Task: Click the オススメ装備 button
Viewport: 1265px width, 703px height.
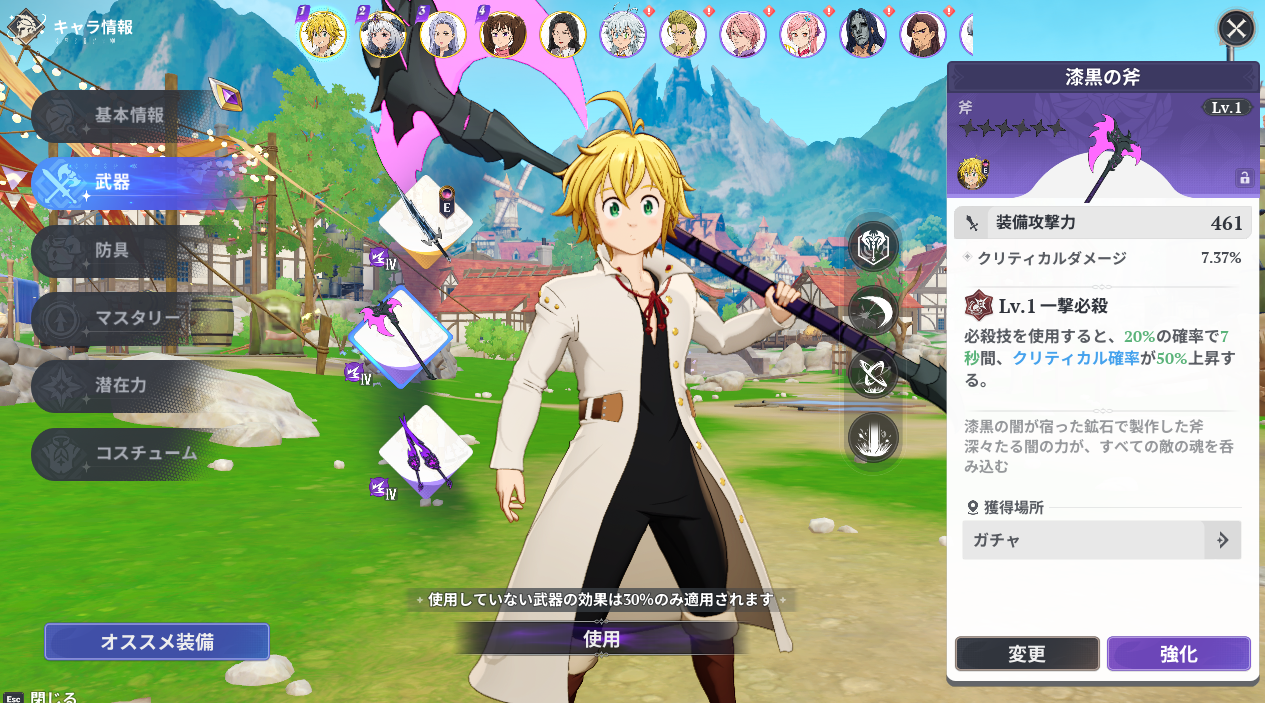Action: pyautogui.click(x=157, y=642)
